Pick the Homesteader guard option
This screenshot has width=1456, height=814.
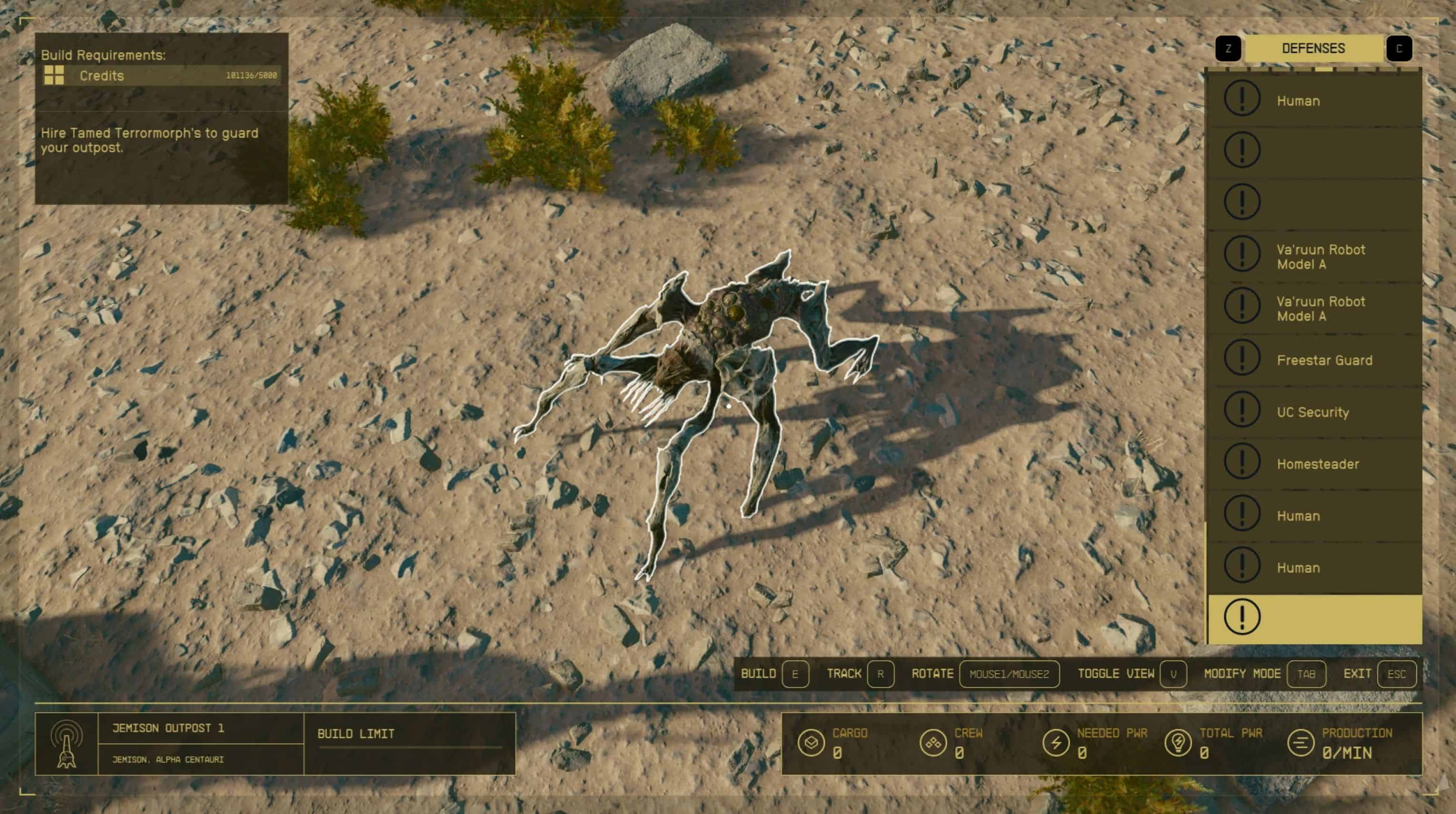click(1314, 464)
